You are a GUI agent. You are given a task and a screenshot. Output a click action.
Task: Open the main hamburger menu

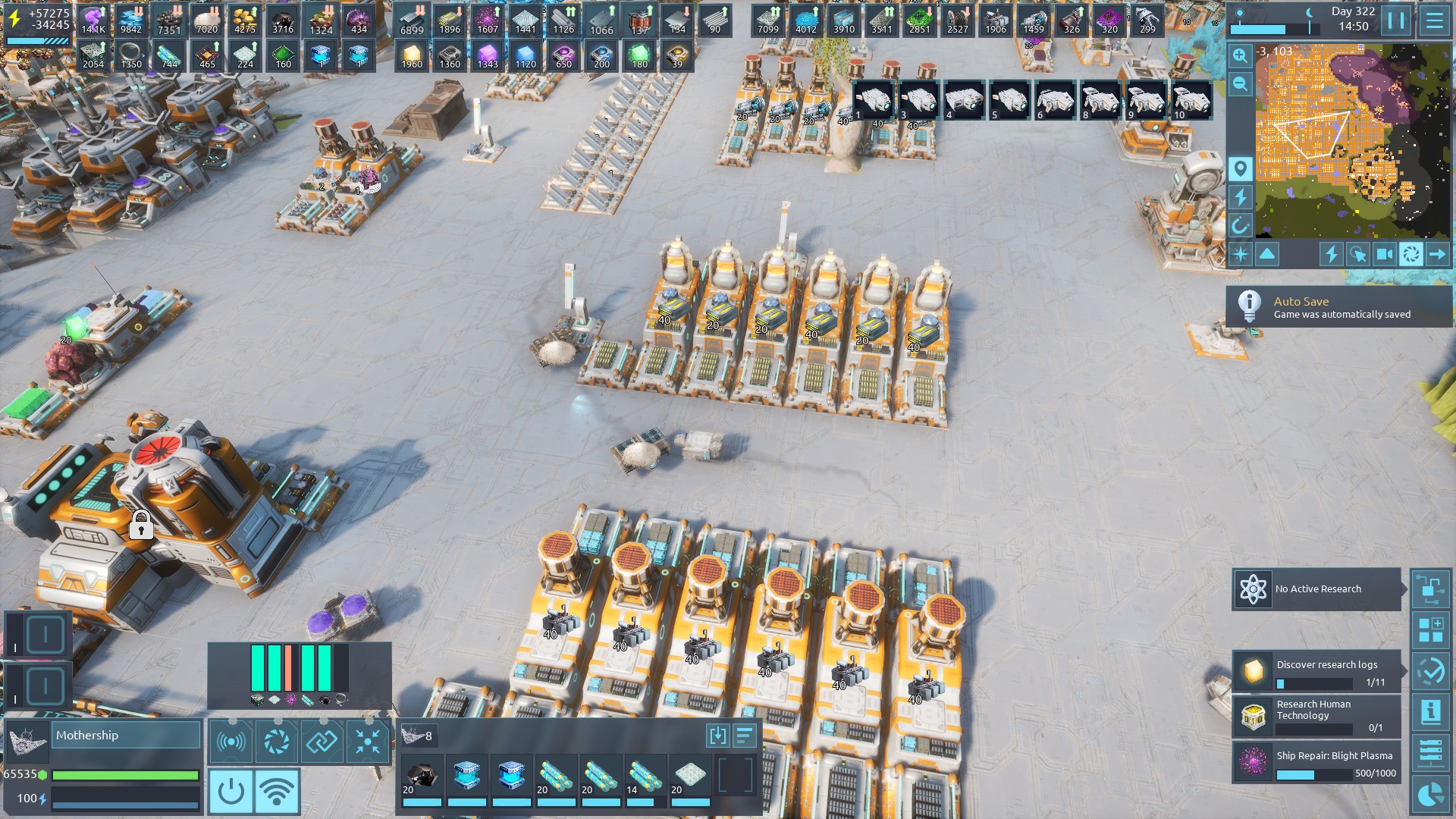point(1434,20)
